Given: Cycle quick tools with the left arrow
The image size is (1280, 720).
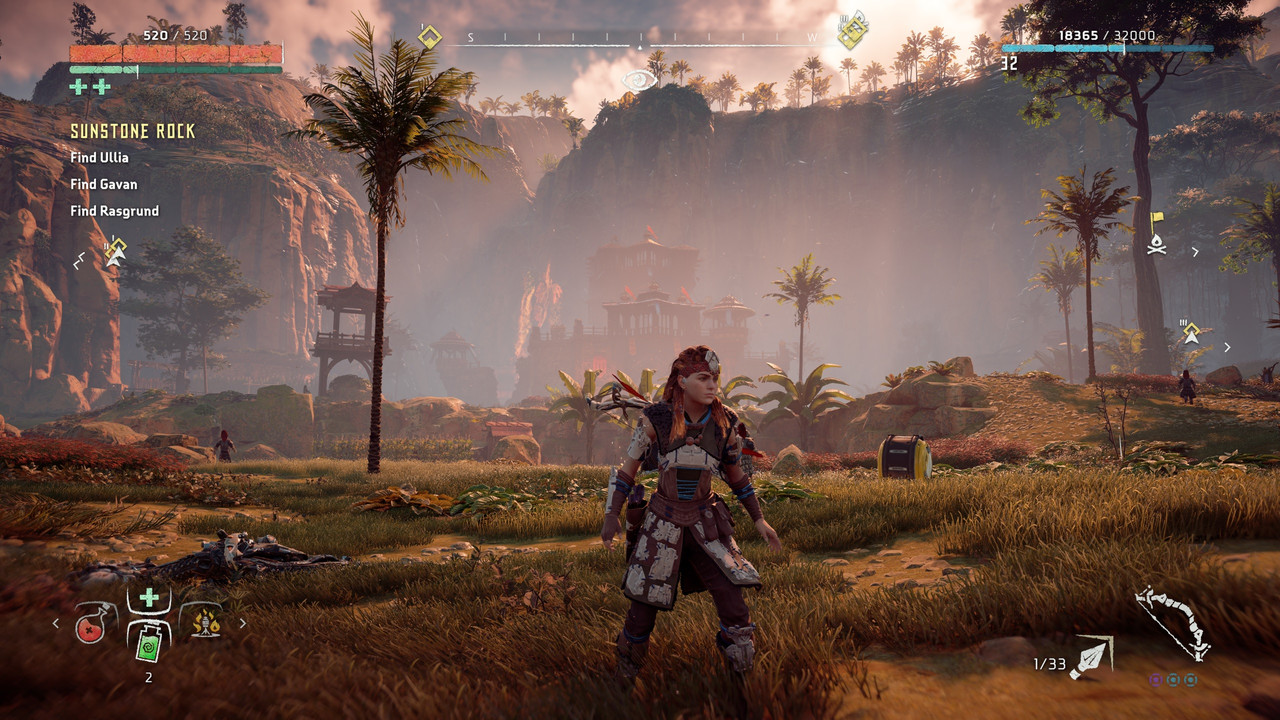Looking at the screenshot, I should 56,623.
